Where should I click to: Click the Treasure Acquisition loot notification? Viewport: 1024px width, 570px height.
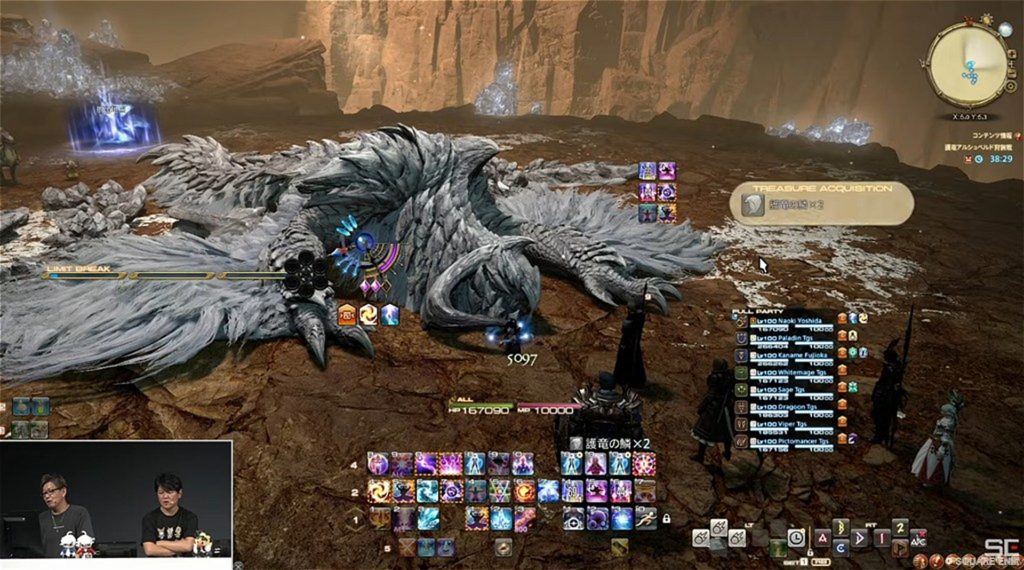[x=822, y=204]
